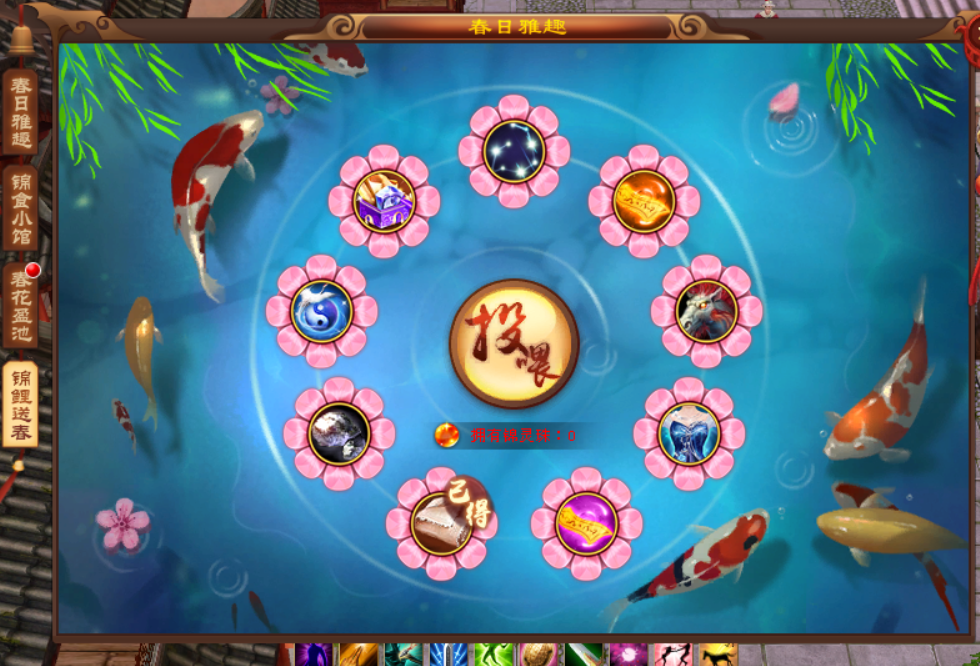Select the 春花盈池 tab with red dot
The height and width of the screenshot is (666, 980).
20,305
